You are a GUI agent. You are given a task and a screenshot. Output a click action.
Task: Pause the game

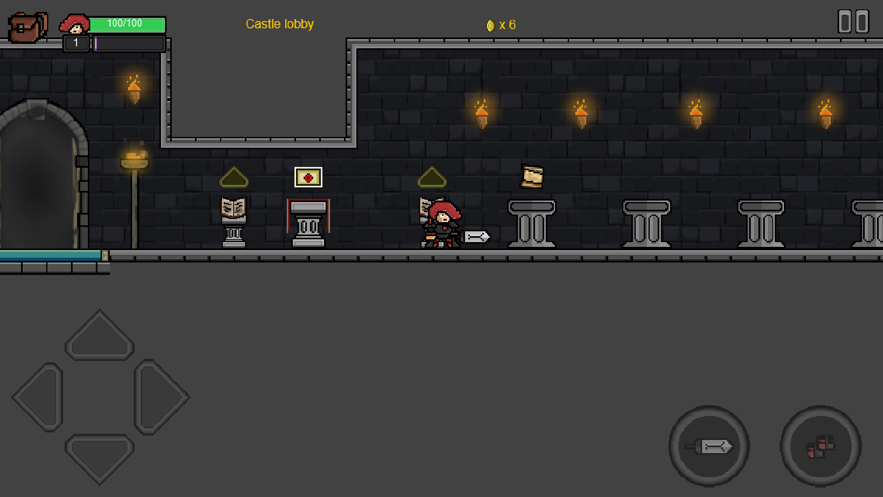[852, 21]
